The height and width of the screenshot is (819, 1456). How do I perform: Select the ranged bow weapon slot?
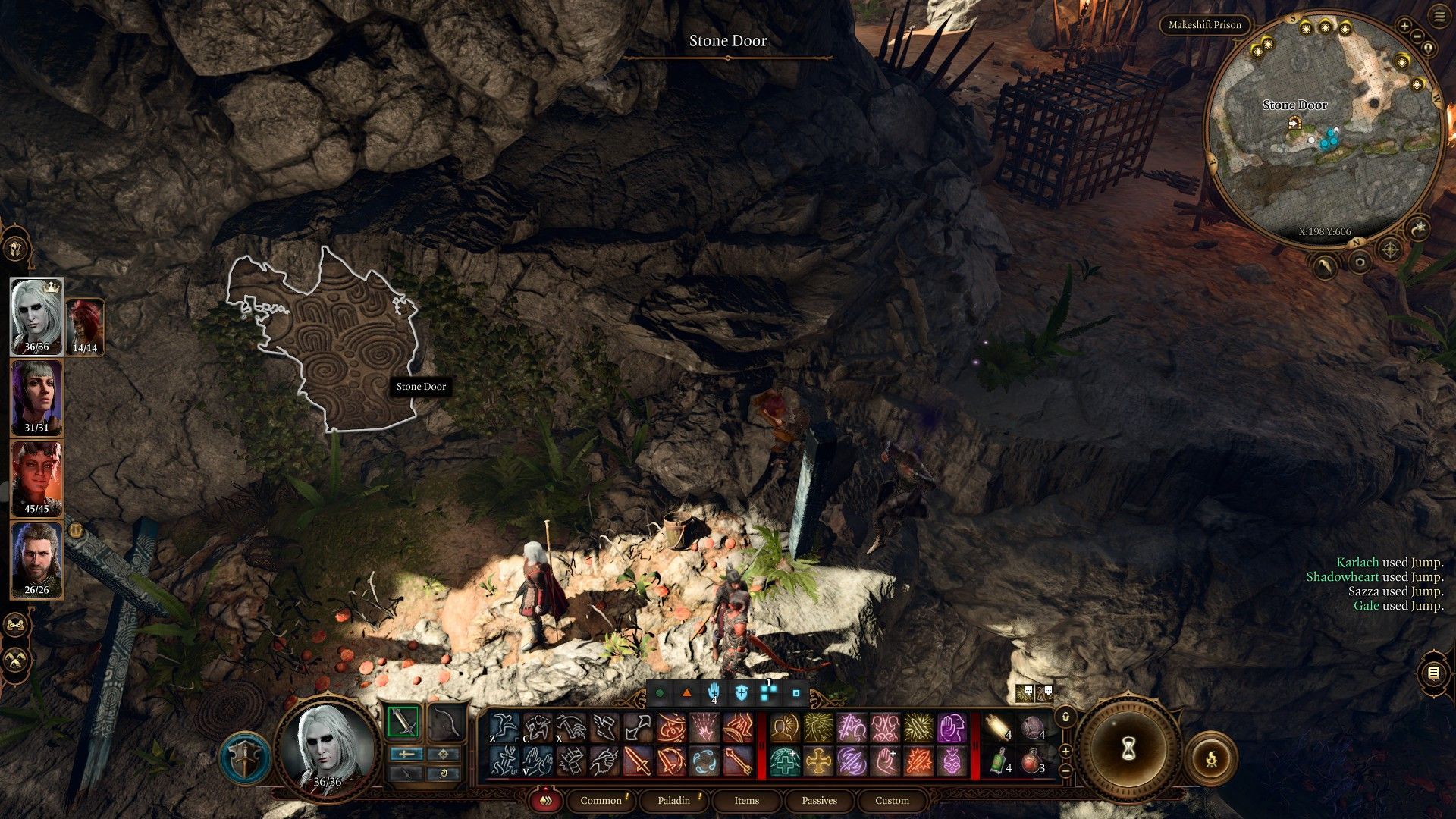(x=445, y=722)
